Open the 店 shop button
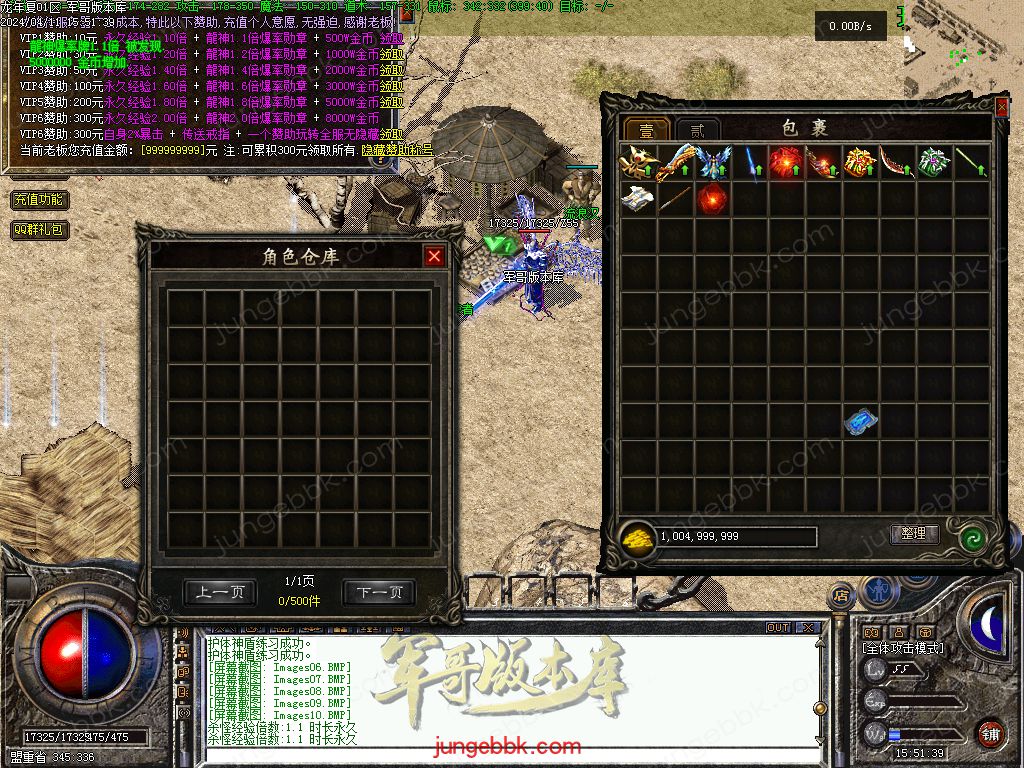The height and width of the screenshot is (768, 1024). pos(841,593)
